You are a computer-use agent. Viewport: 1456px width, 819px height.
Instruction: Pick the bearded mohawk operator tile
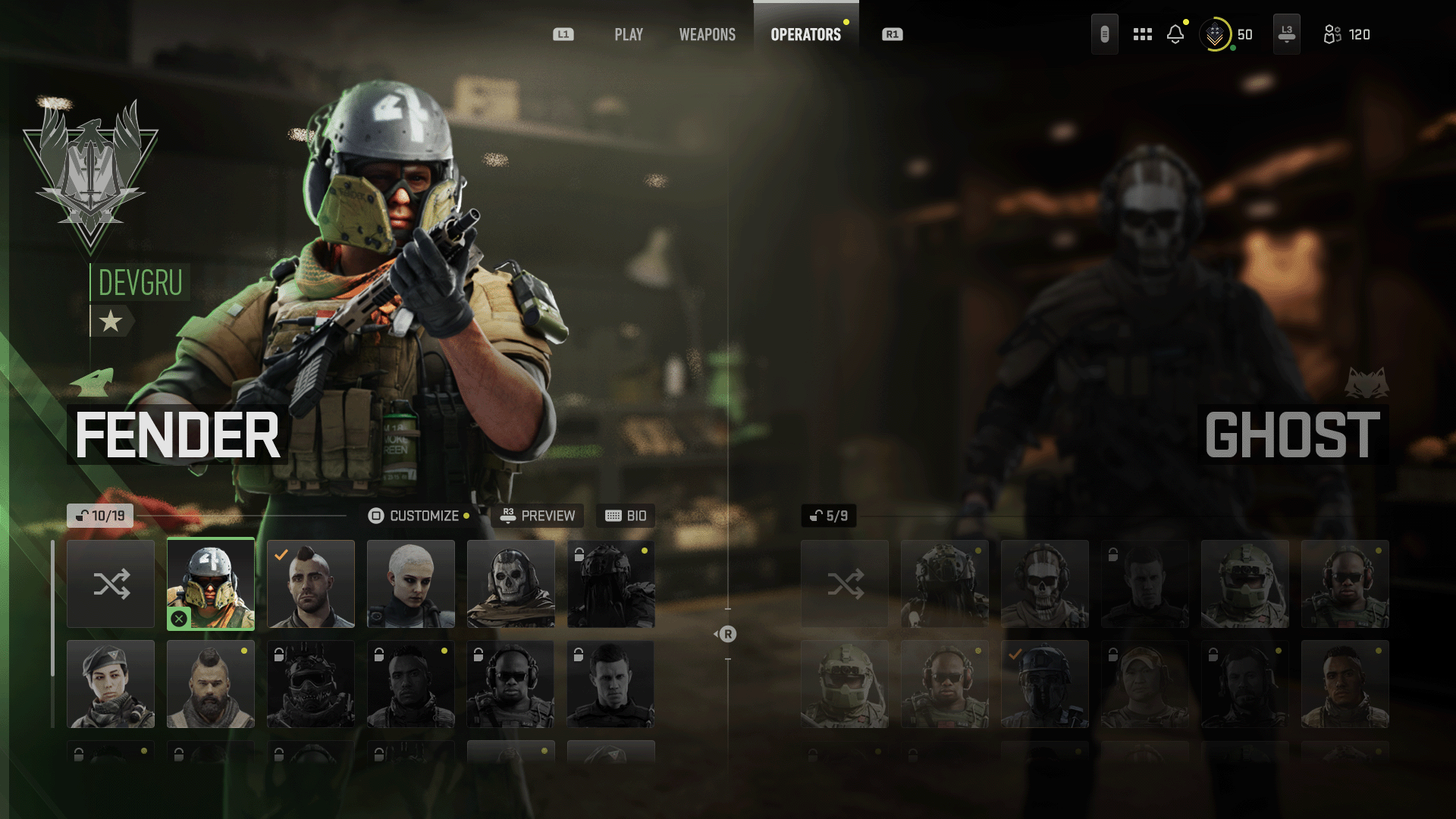pos(211,684)
